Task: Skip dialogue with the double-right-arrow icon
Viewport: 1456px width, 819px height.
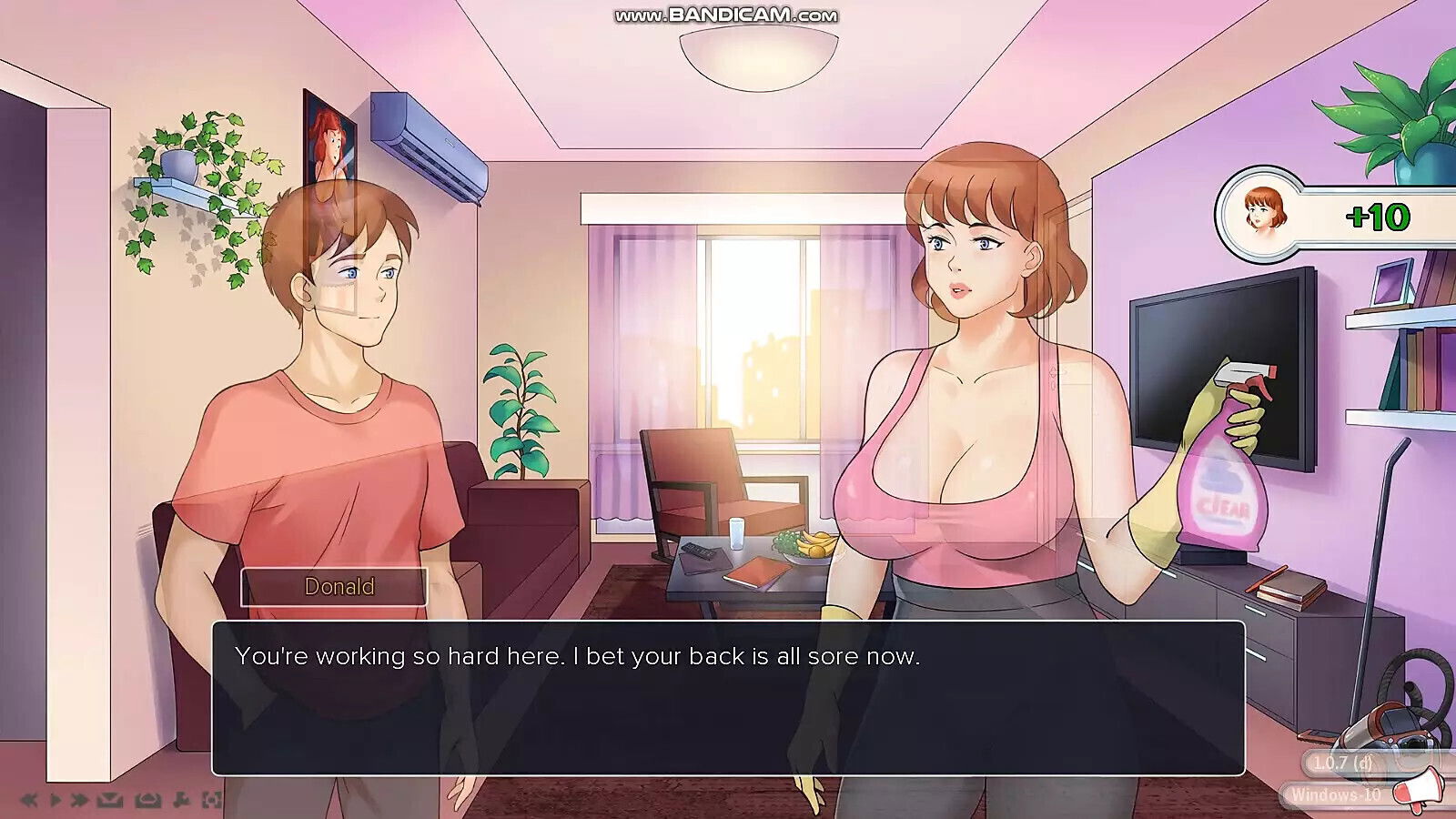Action: 80,800
